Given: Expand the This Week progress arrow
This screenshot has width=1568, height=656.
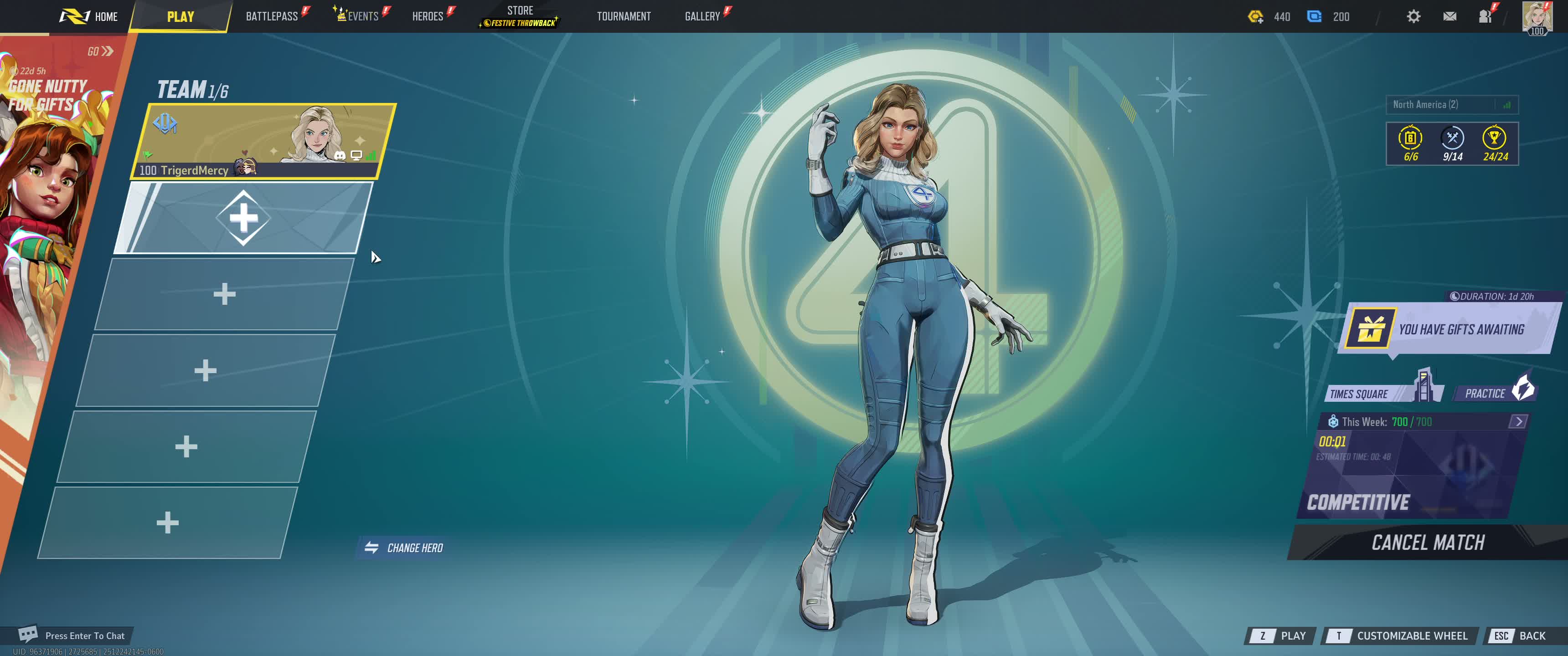Looking at the screenshot, I should pos(1518,422).
